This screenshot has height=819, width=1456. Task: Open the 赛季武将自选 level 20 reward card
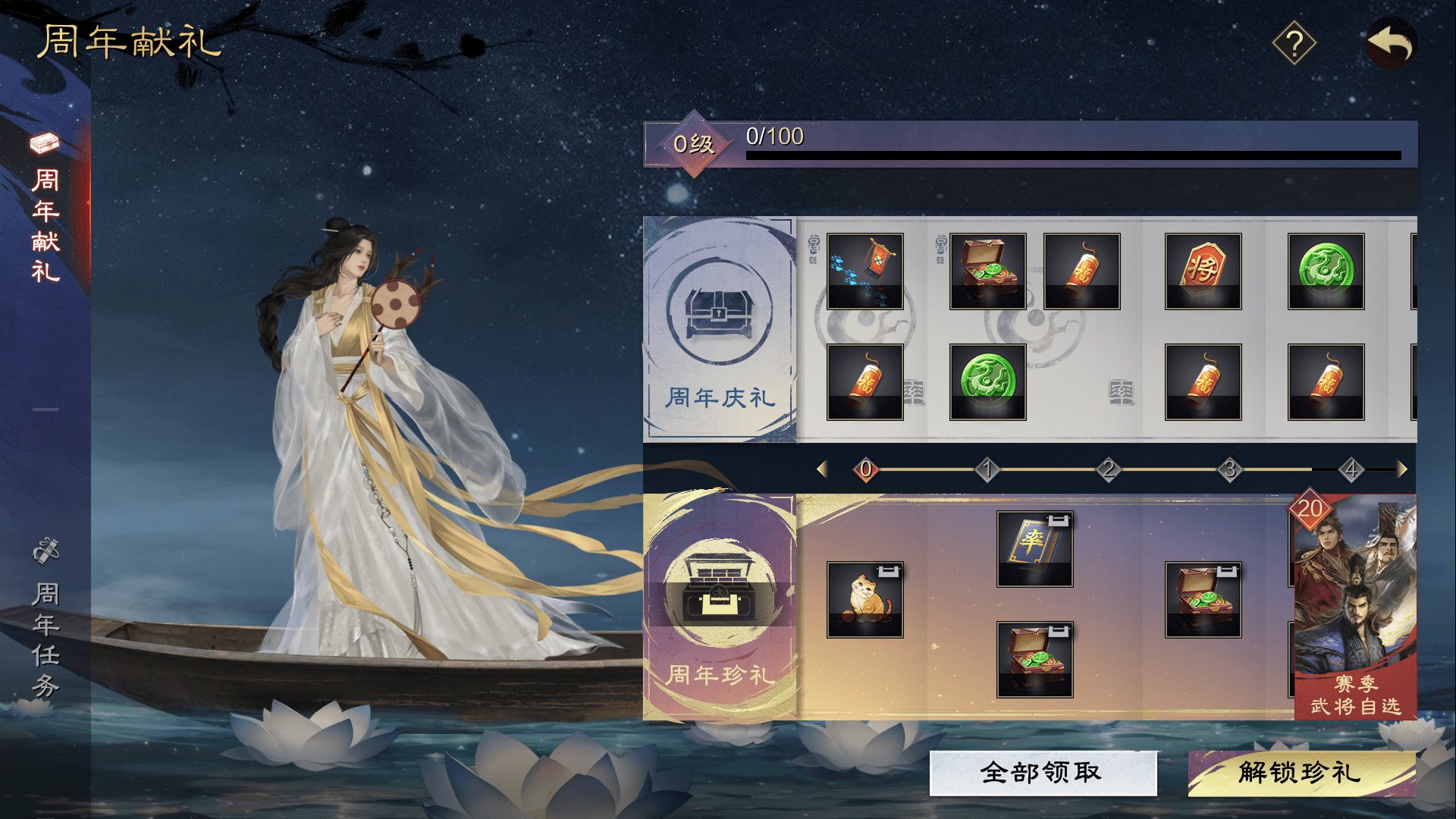click(x=1354, y=607)
